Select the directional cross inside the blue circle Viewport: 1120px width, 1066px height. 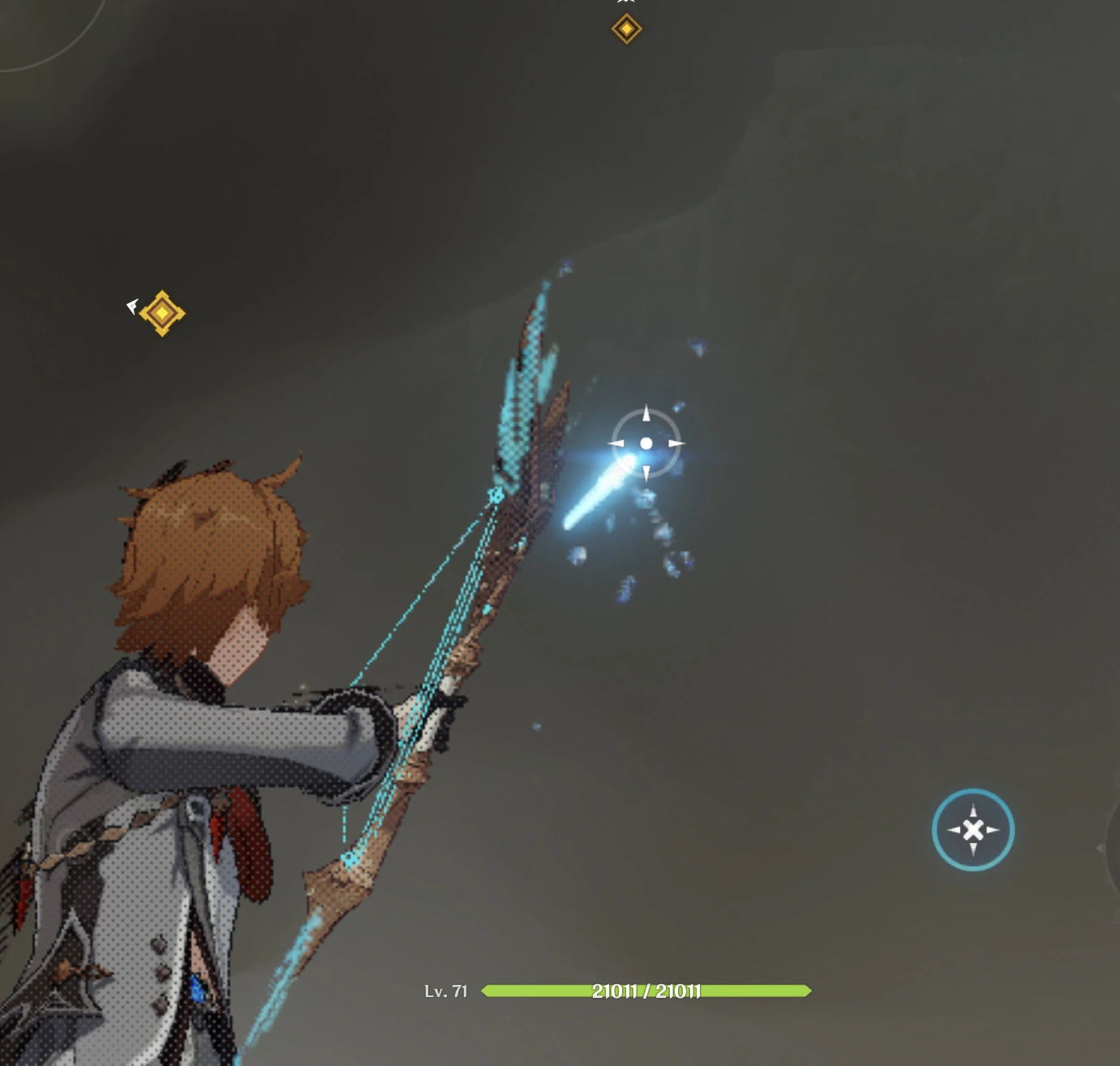pyautogui.click(x=973, y=830)
